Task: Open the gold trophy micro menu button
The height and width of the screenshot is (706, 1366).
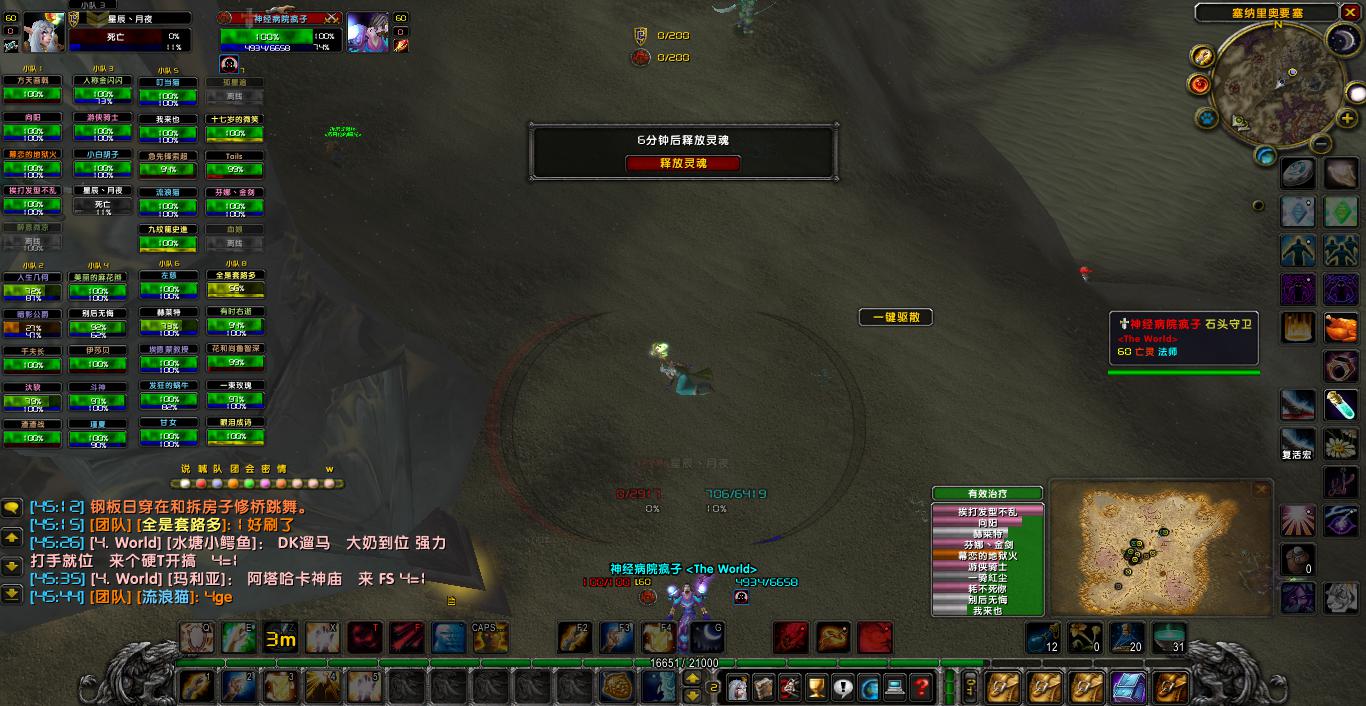Action: click(817, 687)
